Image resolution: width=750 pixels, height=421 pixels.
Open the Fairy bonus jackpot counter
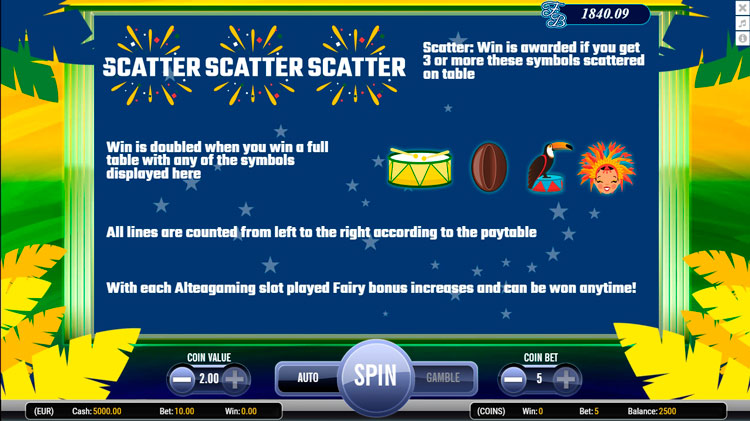(x=596, y=13)
